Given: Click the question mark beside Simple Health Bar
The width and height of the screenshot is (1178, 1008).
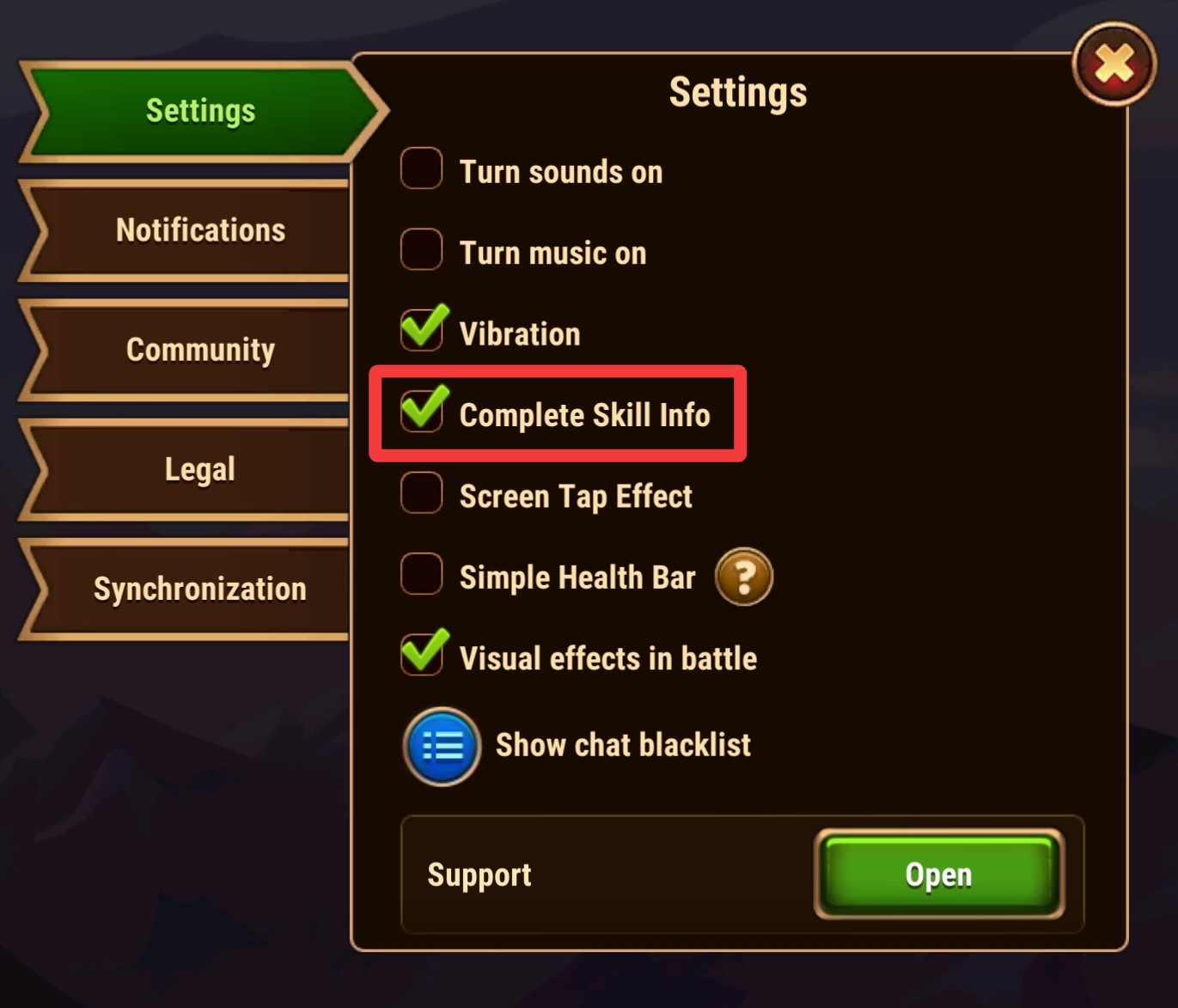Looking at the screenshot, I should pyautogui.click(x=743, y=577).
